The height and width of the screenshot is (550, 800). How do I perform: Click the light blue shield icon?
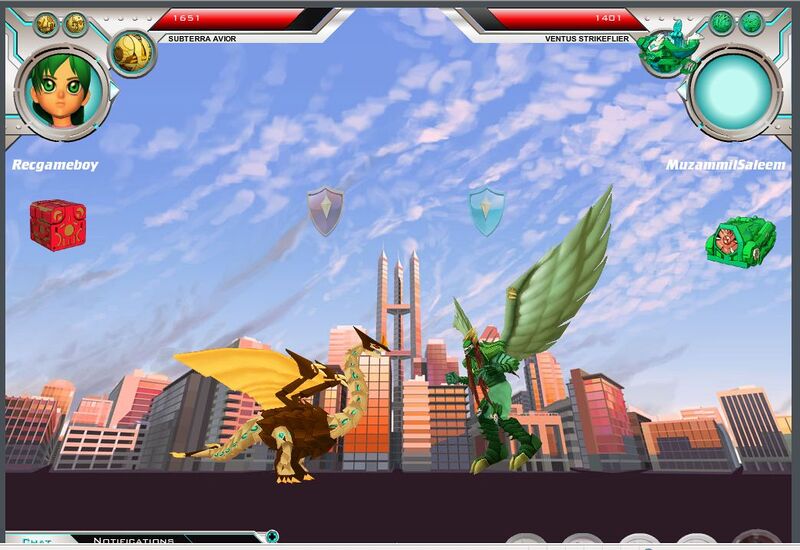[x=487, y=211]
